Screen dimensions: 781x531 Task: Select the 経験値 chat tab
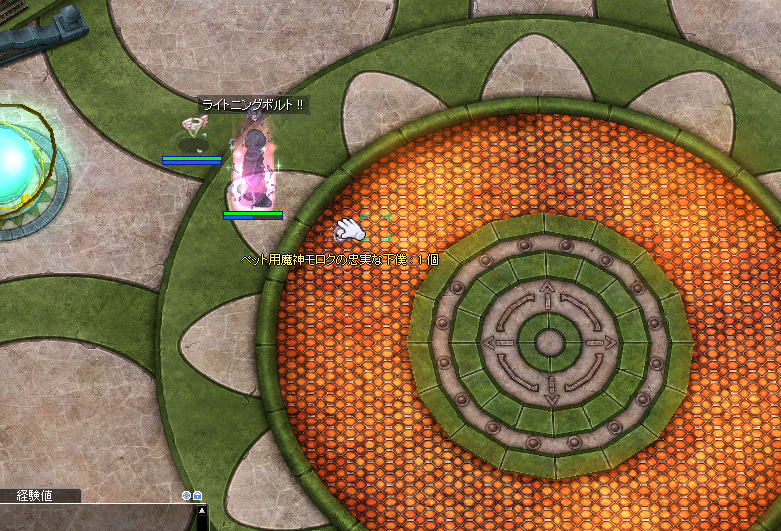pyautogui.click(x=34, y=496)
